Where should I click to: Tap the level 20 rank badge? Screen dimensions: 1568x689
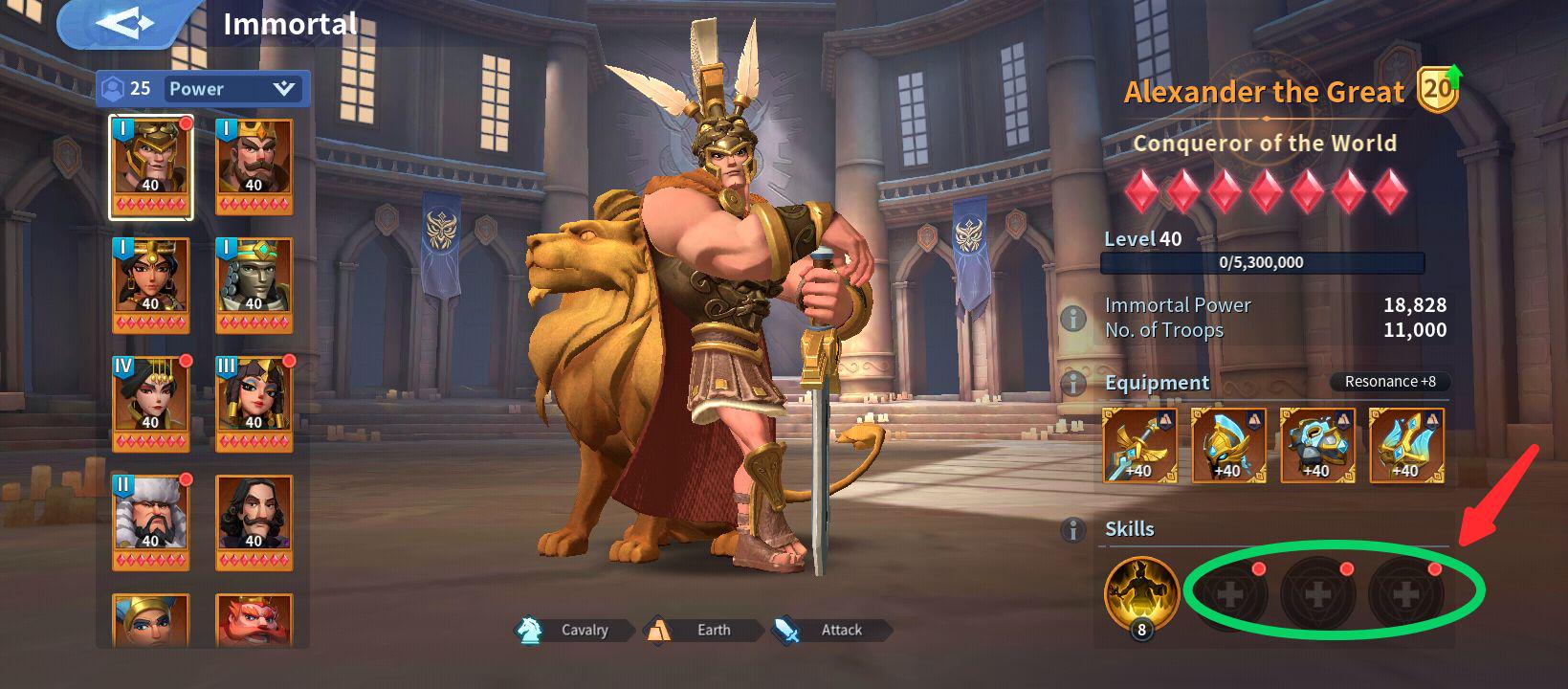[x=1436, y=90]
